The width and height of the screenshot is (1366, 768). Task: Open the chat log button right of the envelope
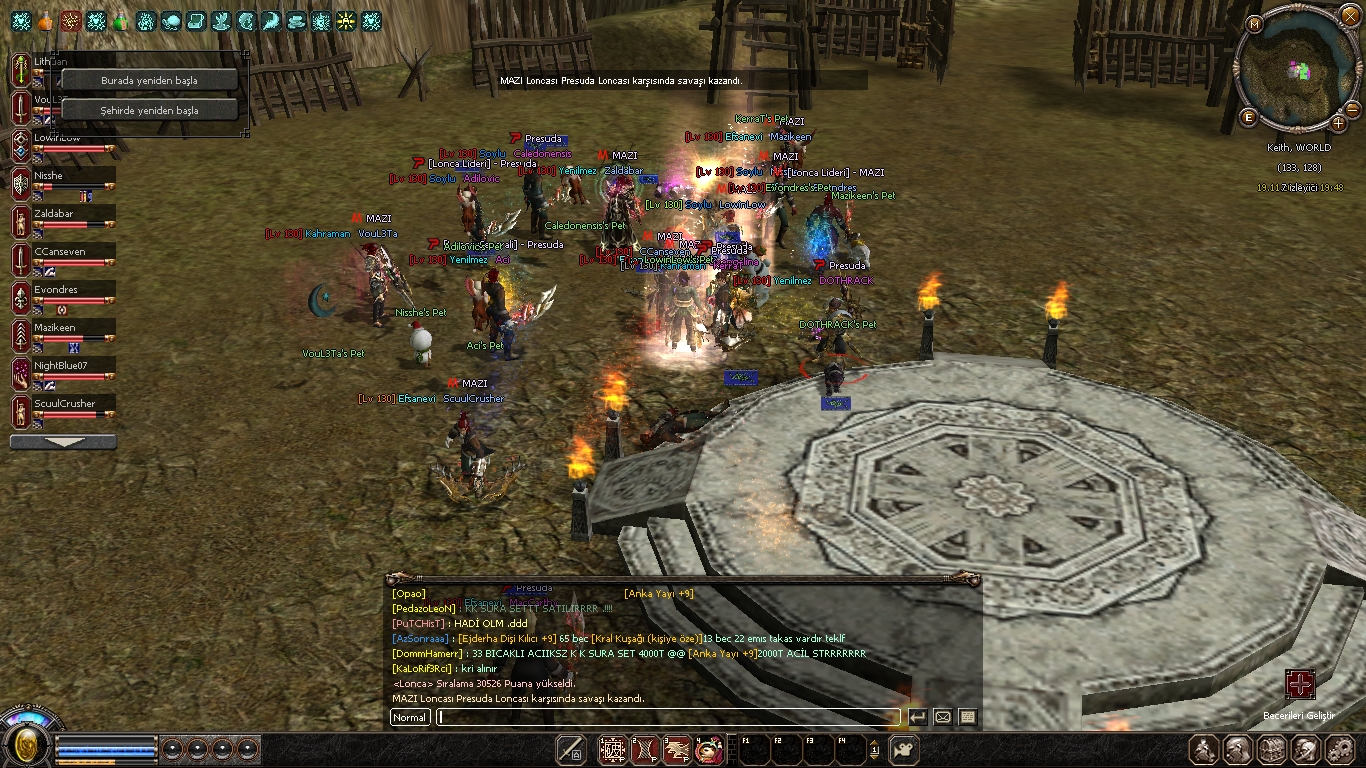tap(967, 717)
